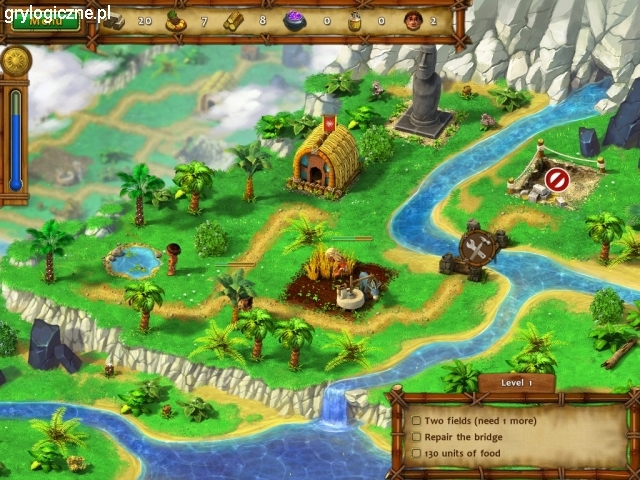640x480 pixels.
Task: Select the 'Repair the bridge' objective
Action: [x=465, y=437]
